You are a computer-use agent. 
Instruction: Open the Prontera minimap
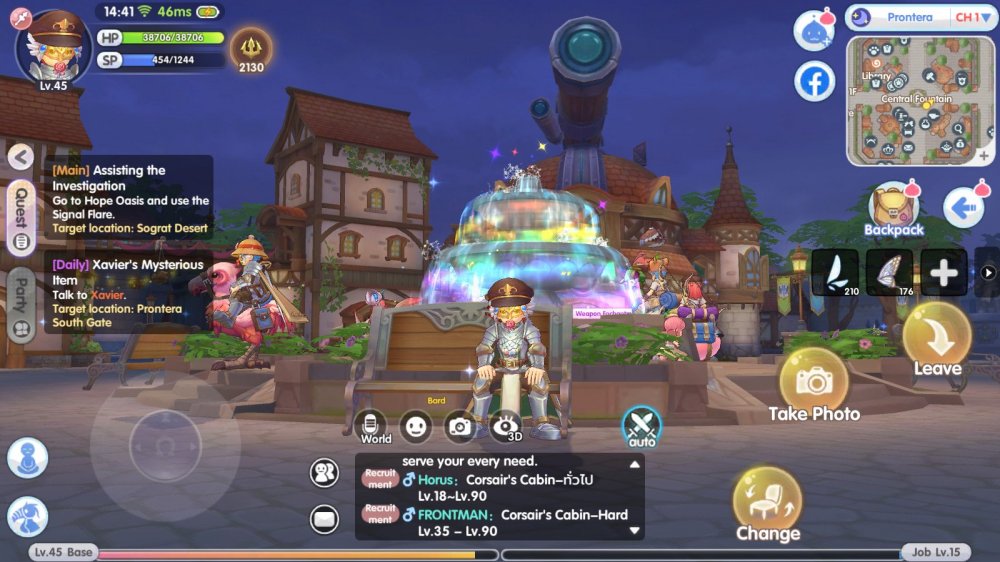(921, 100)
